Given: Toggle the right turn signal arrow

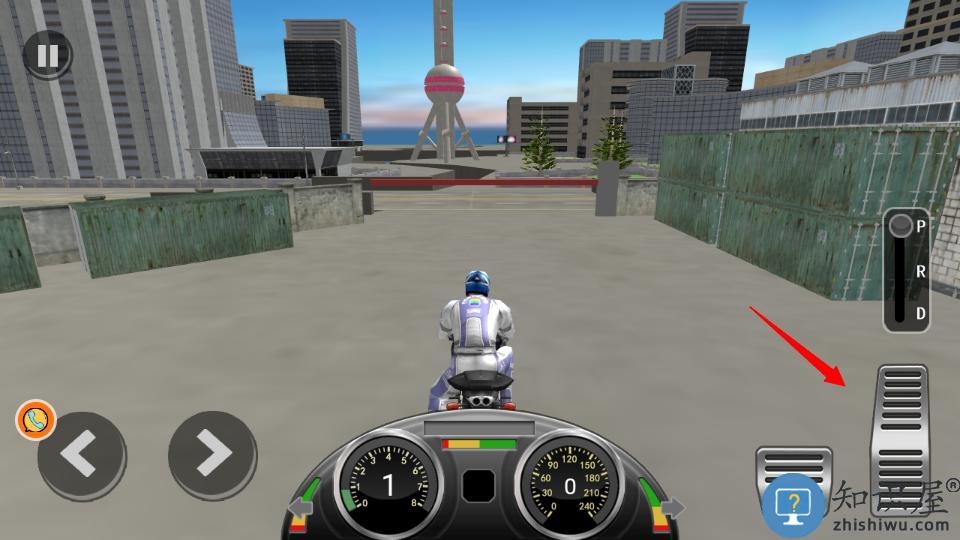Looking at the screenshot, I should (x=672, y=508).
